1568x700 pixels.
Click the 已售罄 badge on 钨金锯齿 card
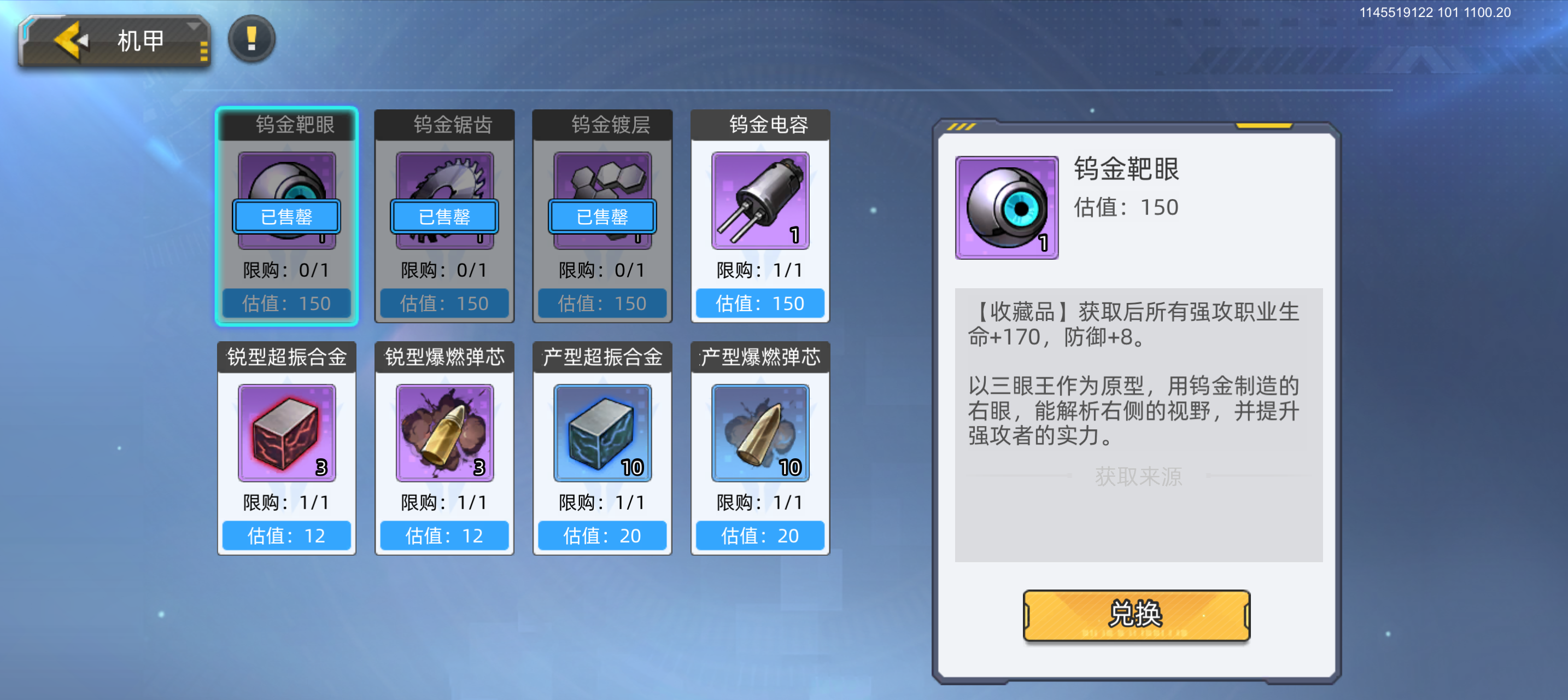click(x=444, y=217)
